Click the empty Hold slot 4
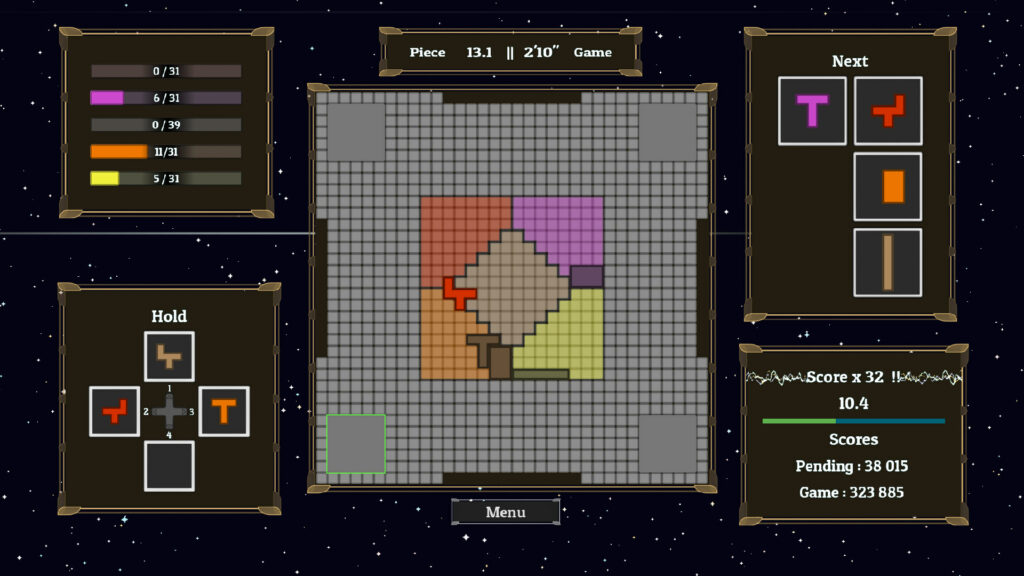This screenshot has width=1024, height=576. 169,465
